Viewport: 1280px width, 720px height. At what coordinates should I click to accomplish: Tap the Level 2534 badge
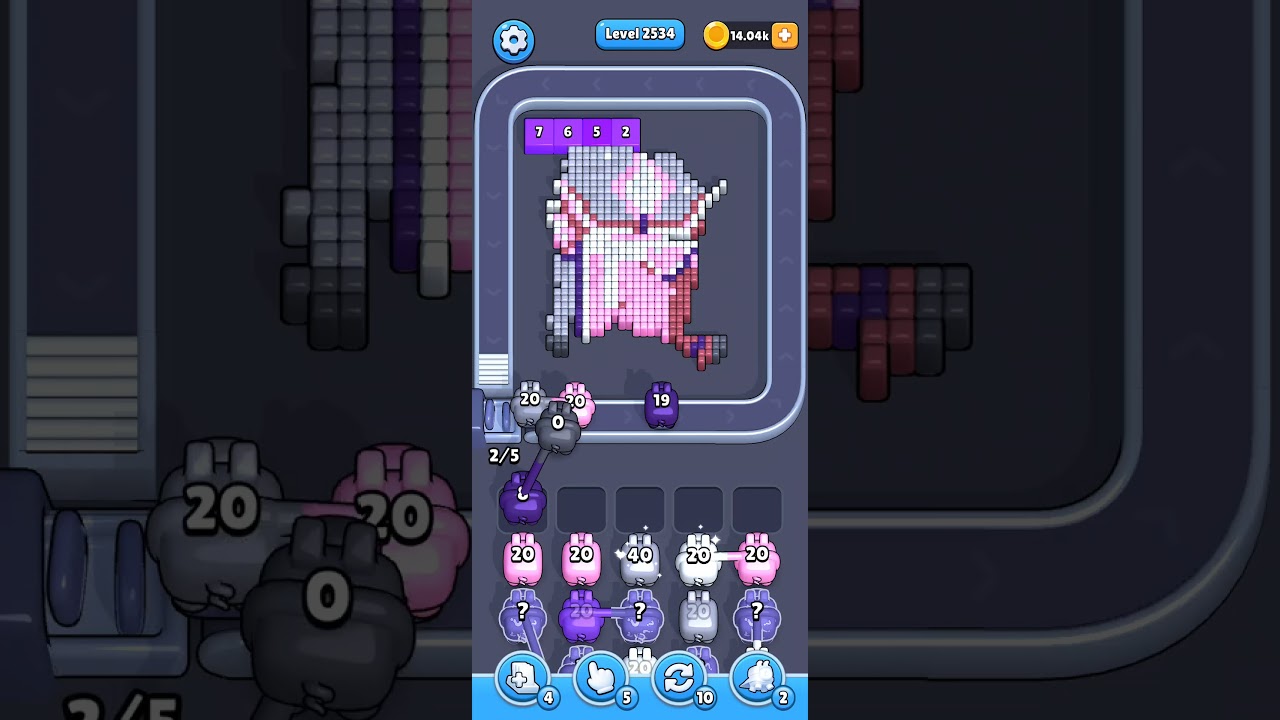tap(640, 33)
